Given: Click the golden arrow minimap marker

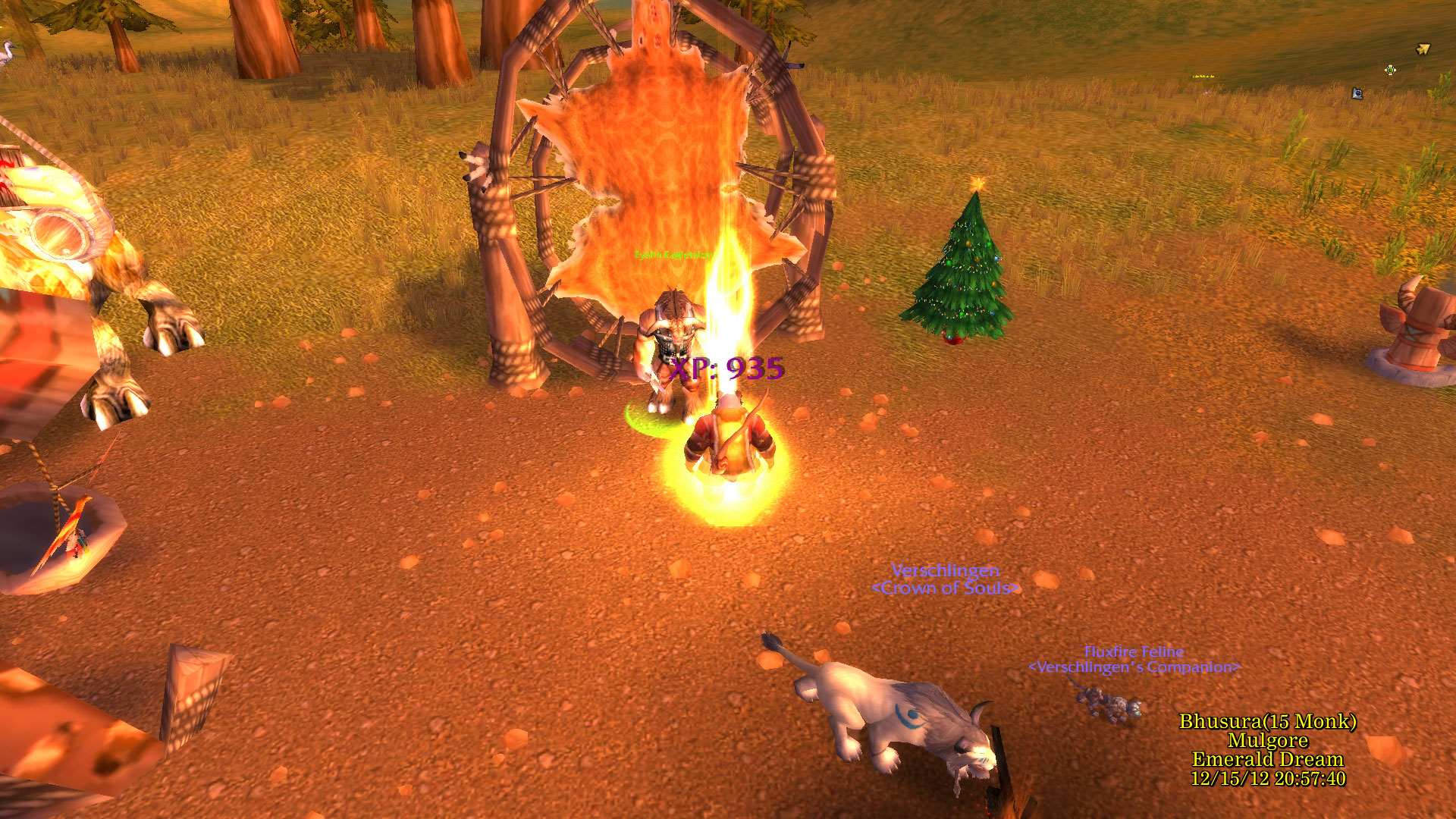Looking at the screenshot, I should click(1423, 49).
